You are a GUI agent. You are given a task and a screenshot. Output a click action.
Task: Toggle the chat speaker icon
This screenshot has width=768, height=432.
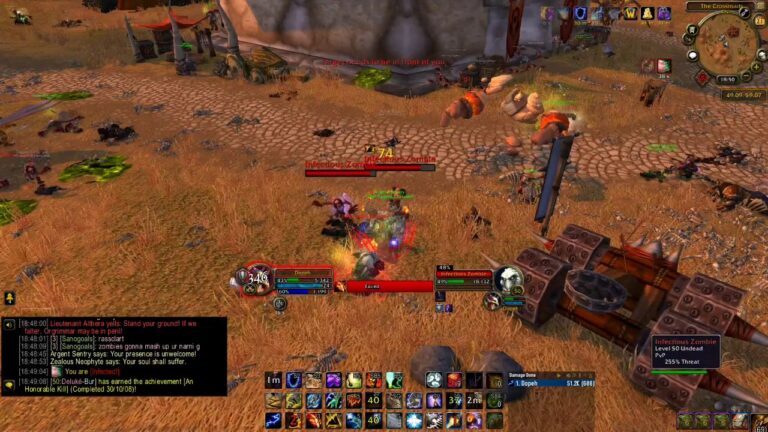[x=9, y=325]
